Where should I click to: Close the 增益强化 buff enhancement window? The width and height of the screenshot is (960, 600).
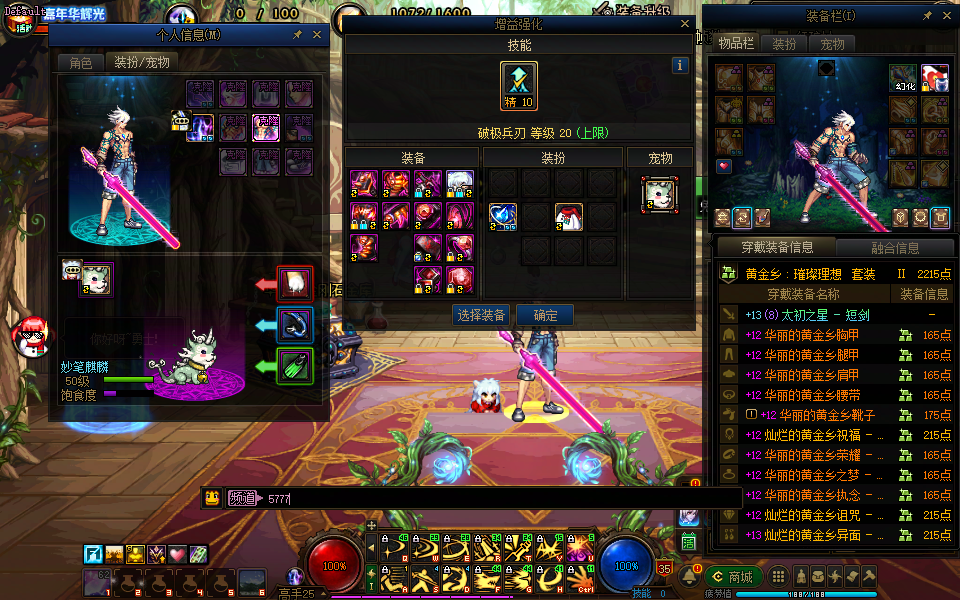pos(684,24)
